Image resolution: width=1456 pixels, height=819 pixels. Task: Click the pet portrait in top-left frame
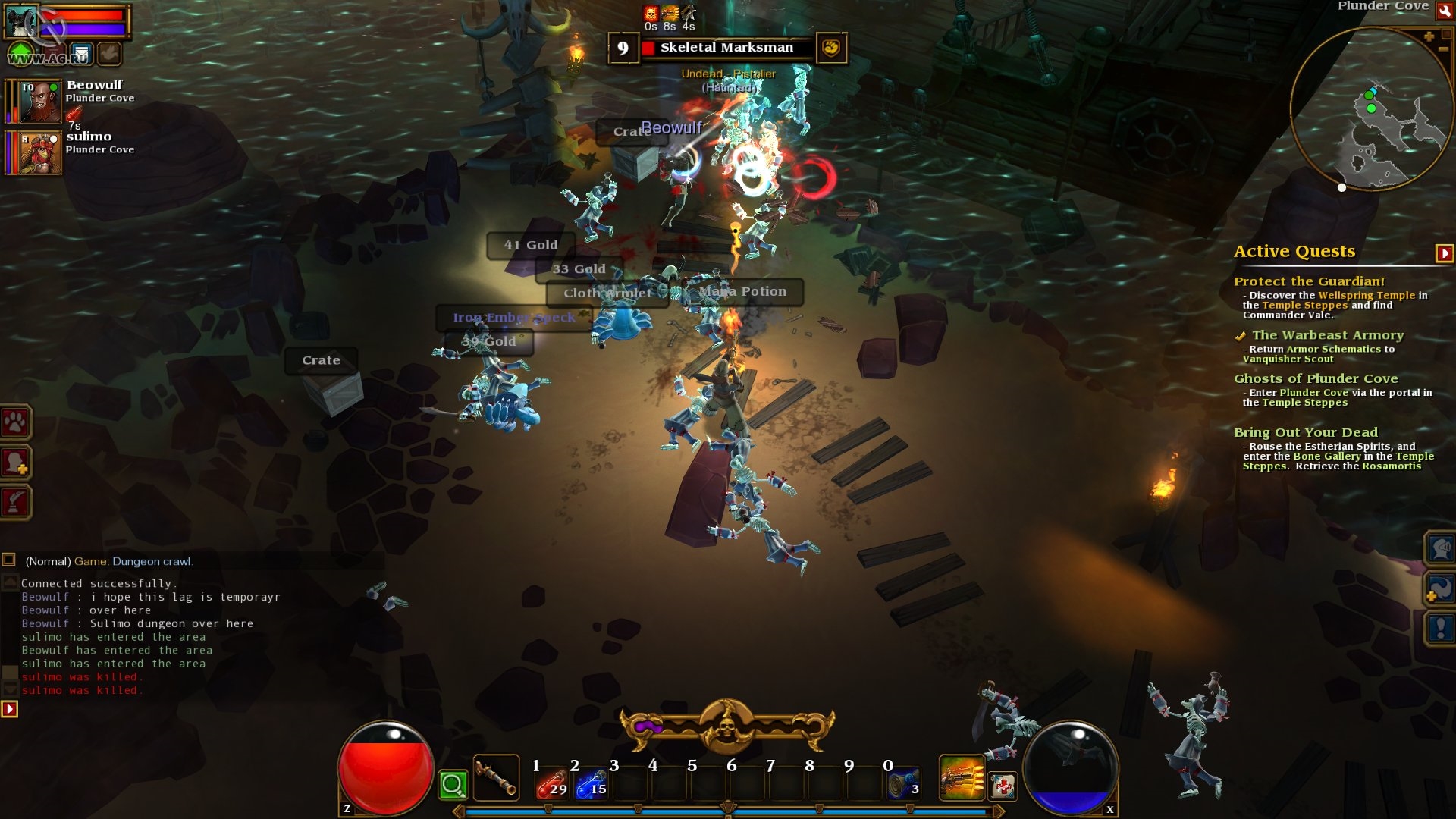(x=21, y=21)
